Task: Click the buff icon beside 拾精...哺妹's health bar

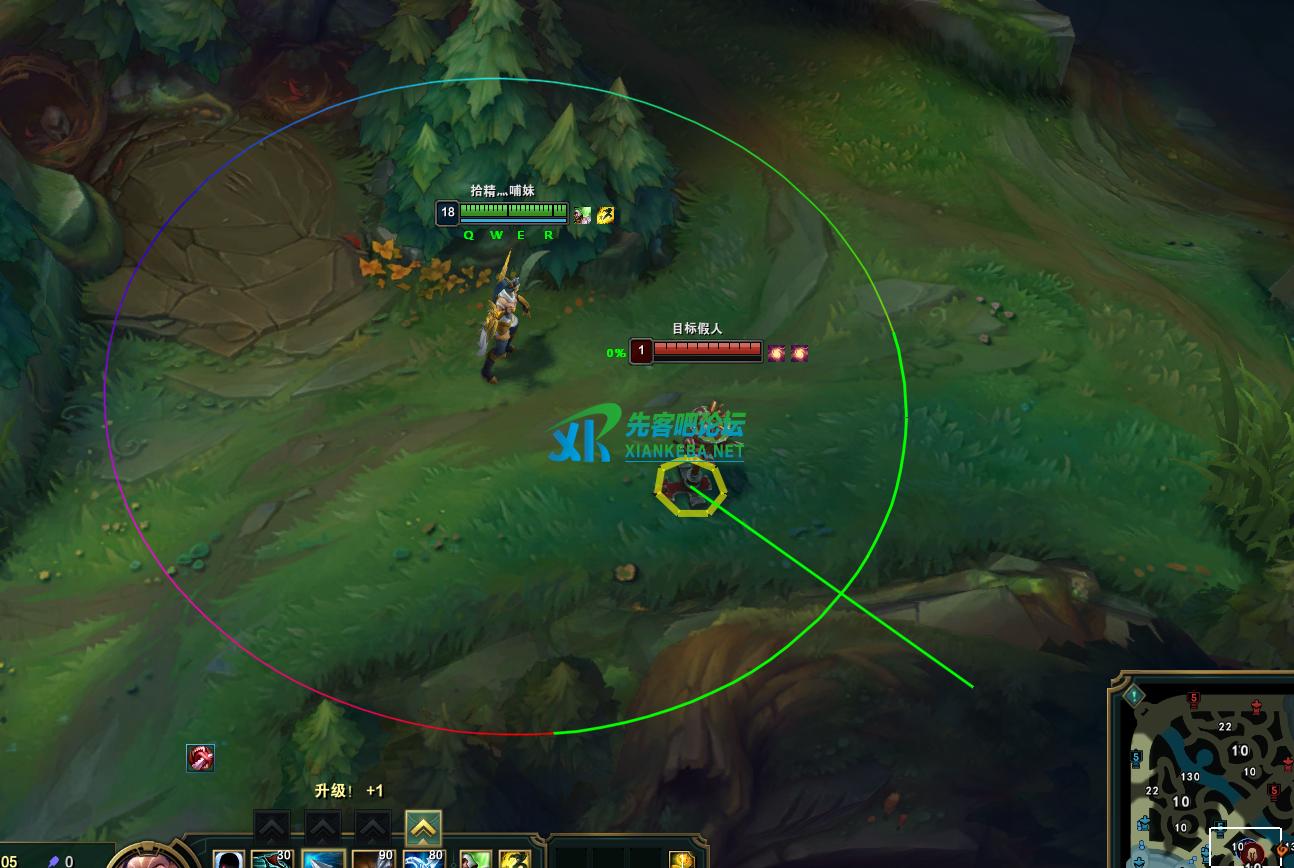Action: 581,213
